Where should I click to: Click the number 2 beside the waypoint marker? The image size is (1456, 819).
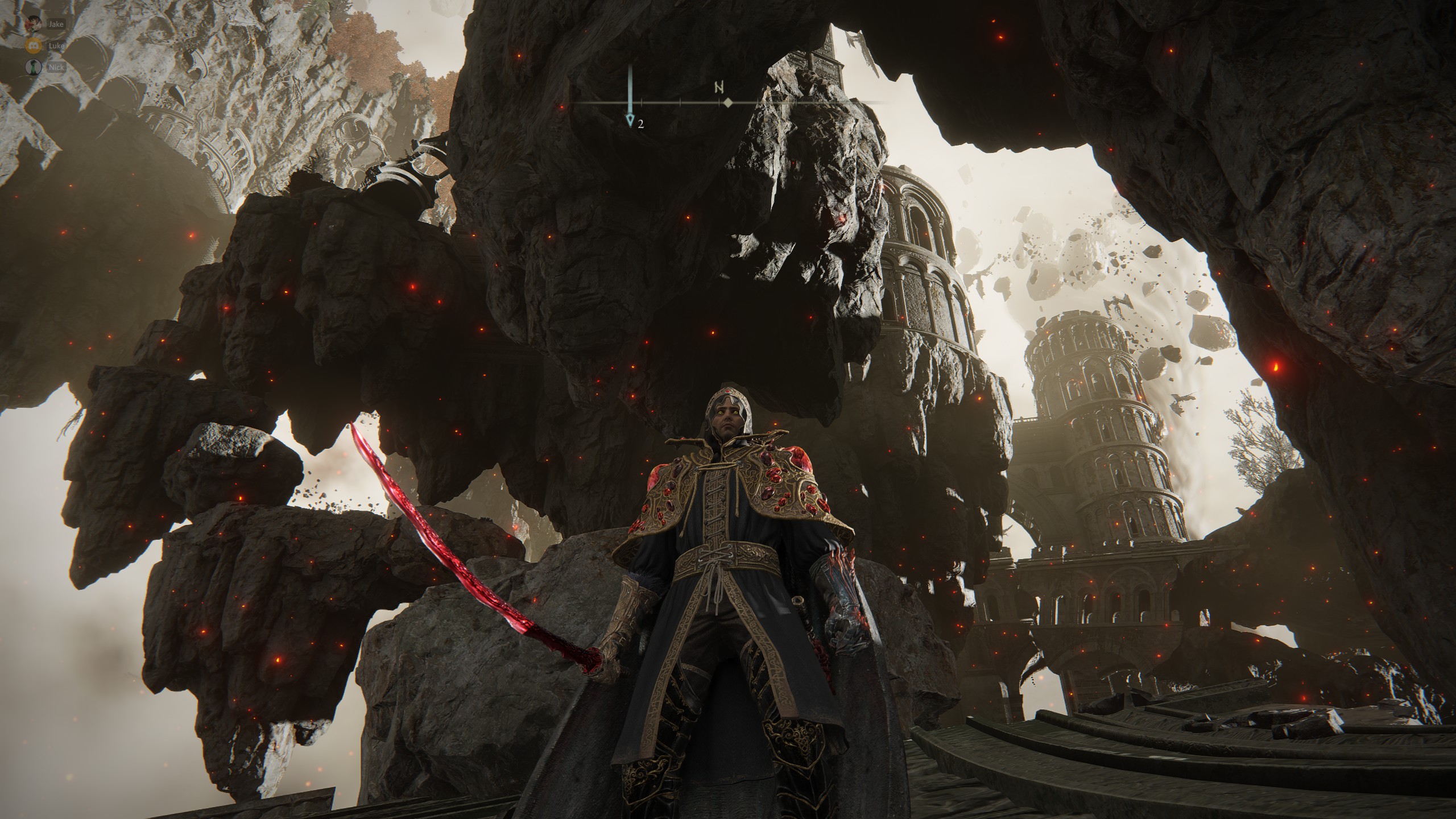pos(642,125)
